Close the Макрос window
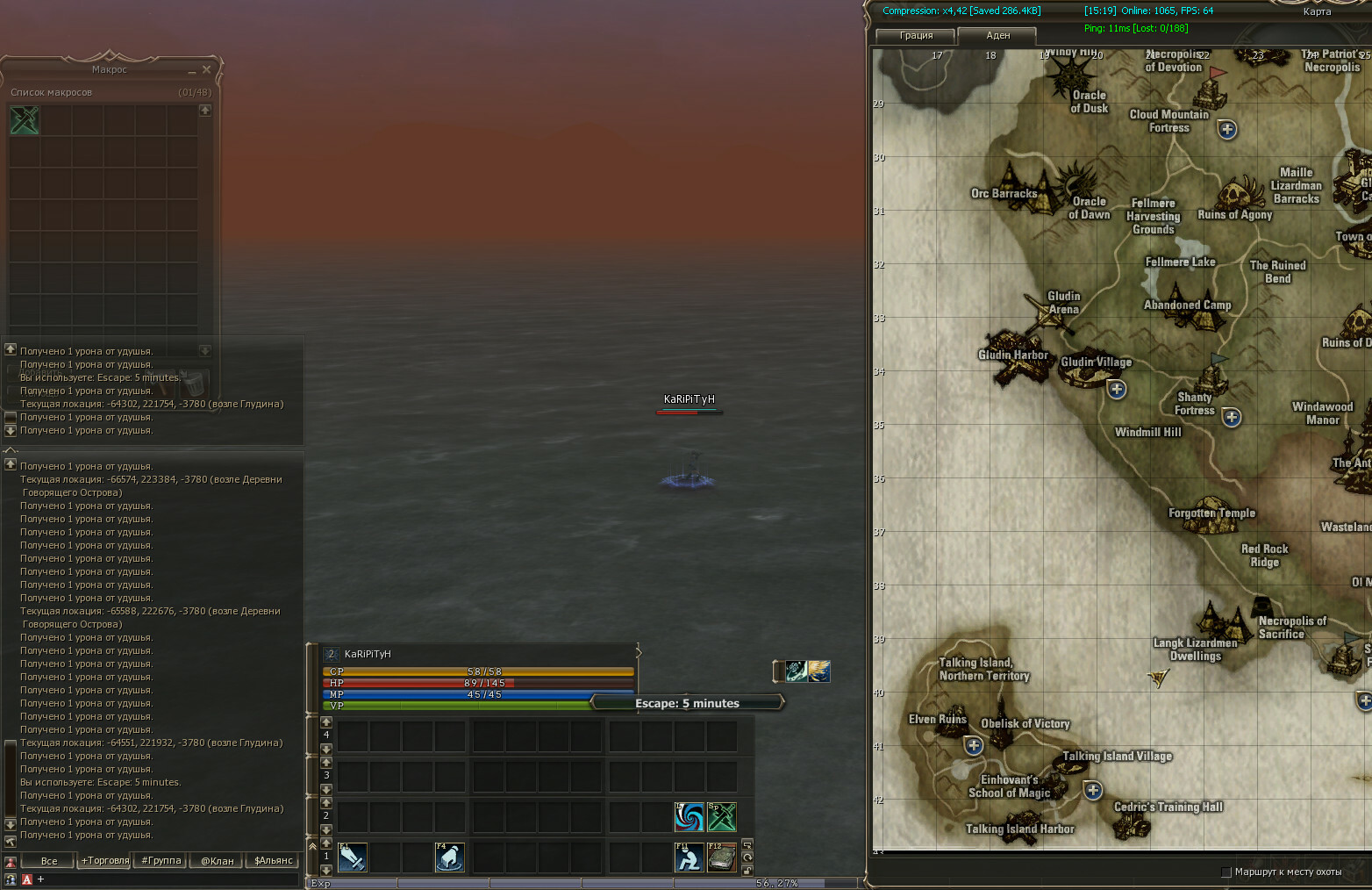 [x=207, y=69]
